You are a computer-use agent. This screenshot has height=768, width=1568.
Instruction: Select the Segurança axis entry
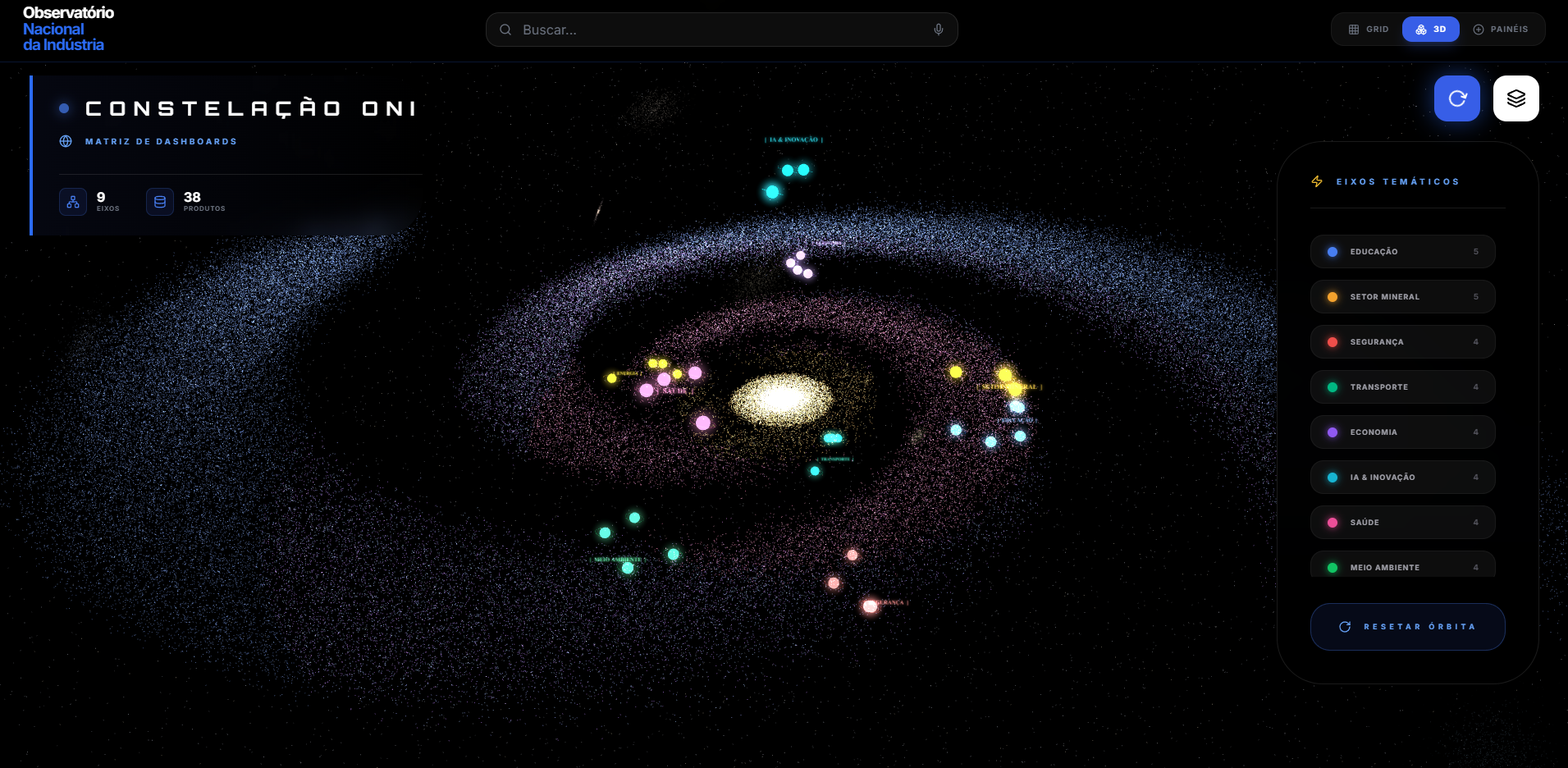click(1402, 342)
